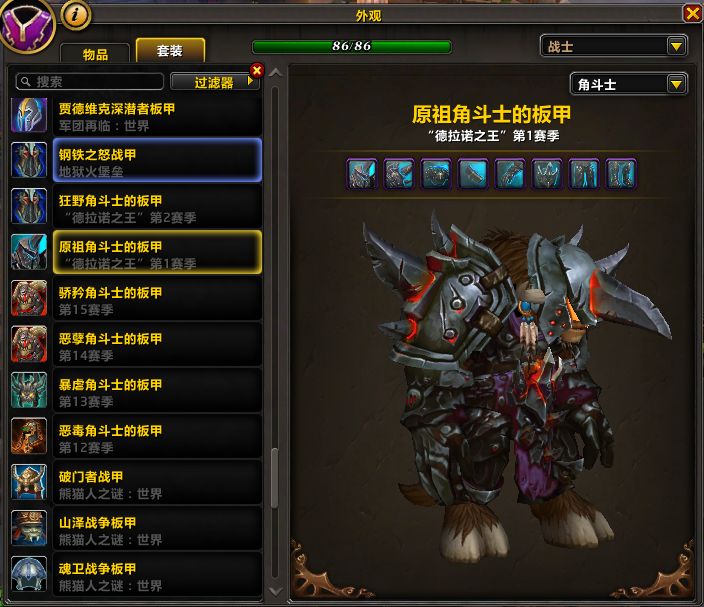Choose the 钢铁之怒战甲 set
Image resolution: width=704 pixels, height=607 pixels.
pos(136,160)
